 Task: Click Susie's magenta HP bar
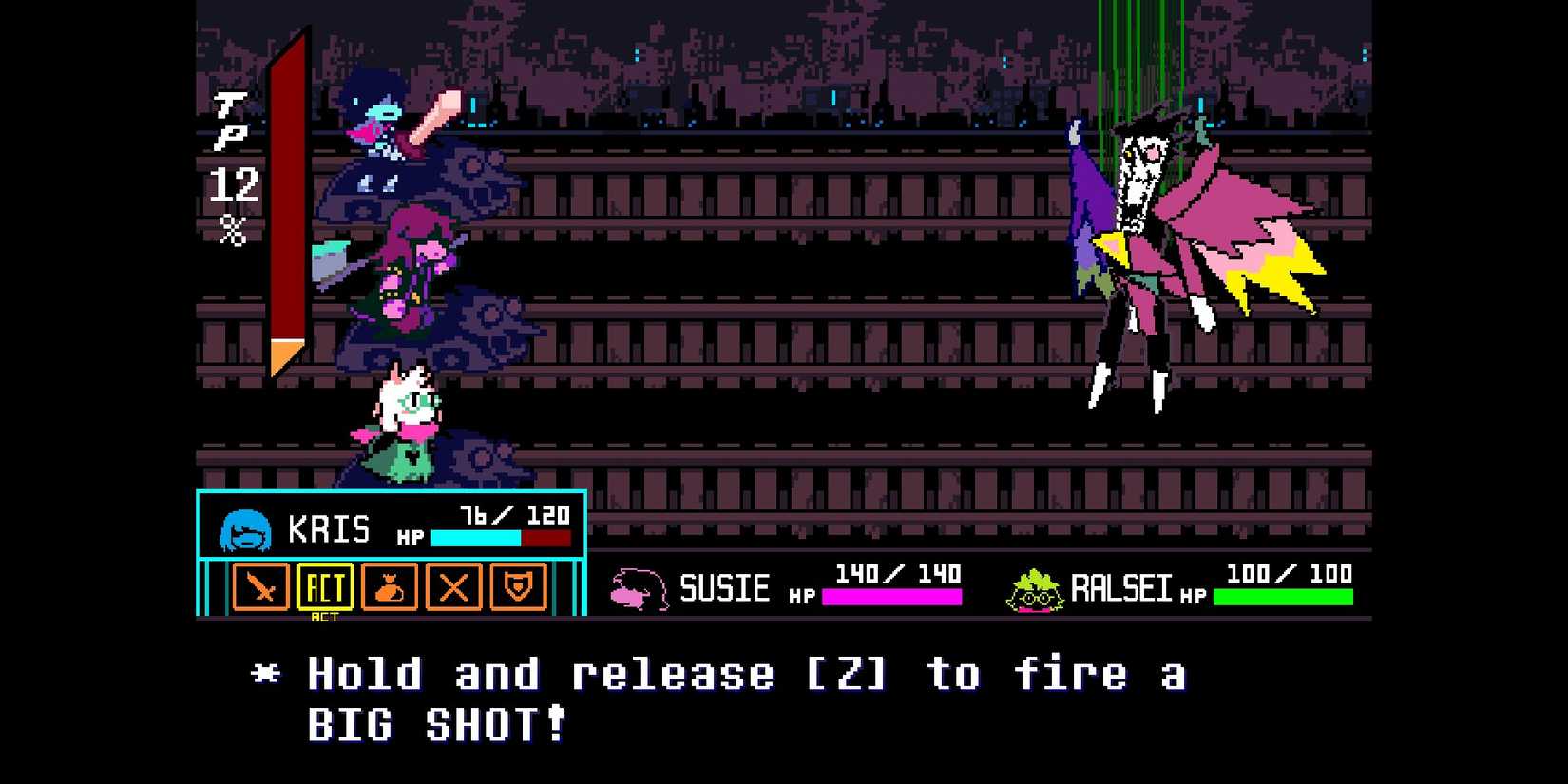pos(890,595)
